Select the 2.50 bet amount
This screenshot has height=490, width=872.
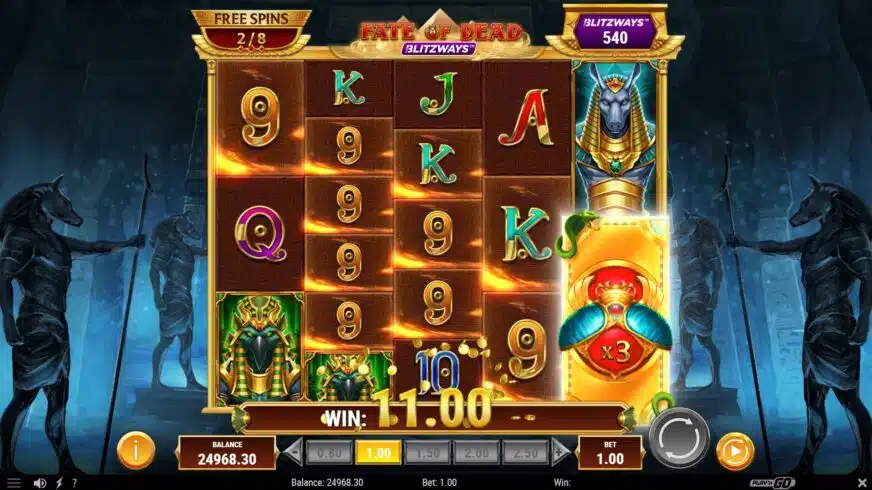point(525,452)
